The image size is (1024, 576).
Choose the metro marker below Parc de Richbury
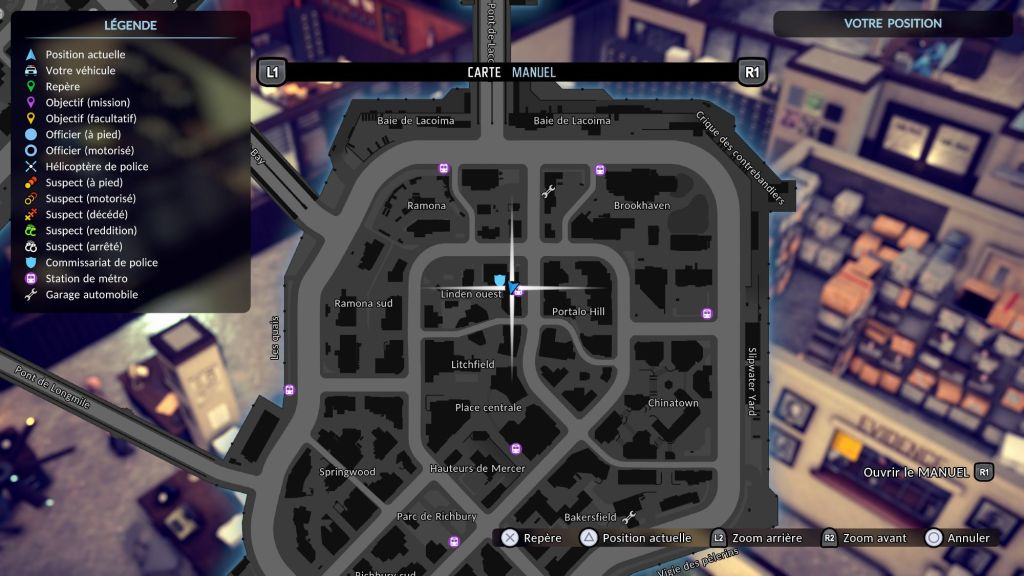pos(454,541)
